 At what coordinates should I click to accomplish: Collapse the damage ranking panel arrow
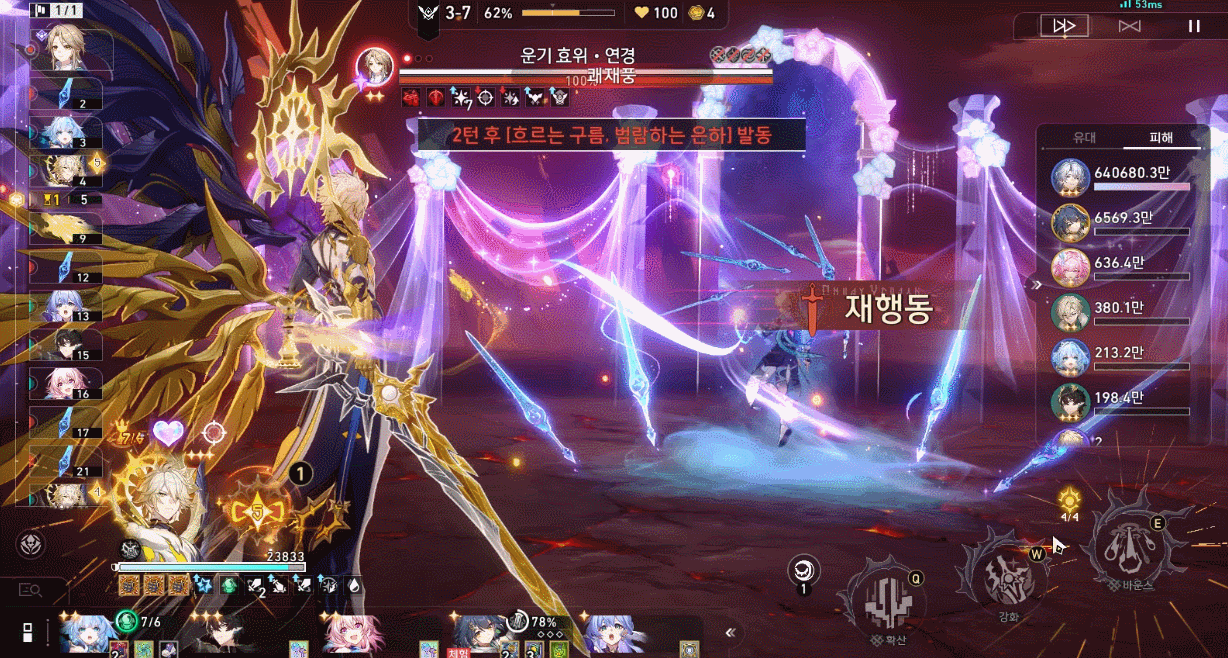[1037, 284]
